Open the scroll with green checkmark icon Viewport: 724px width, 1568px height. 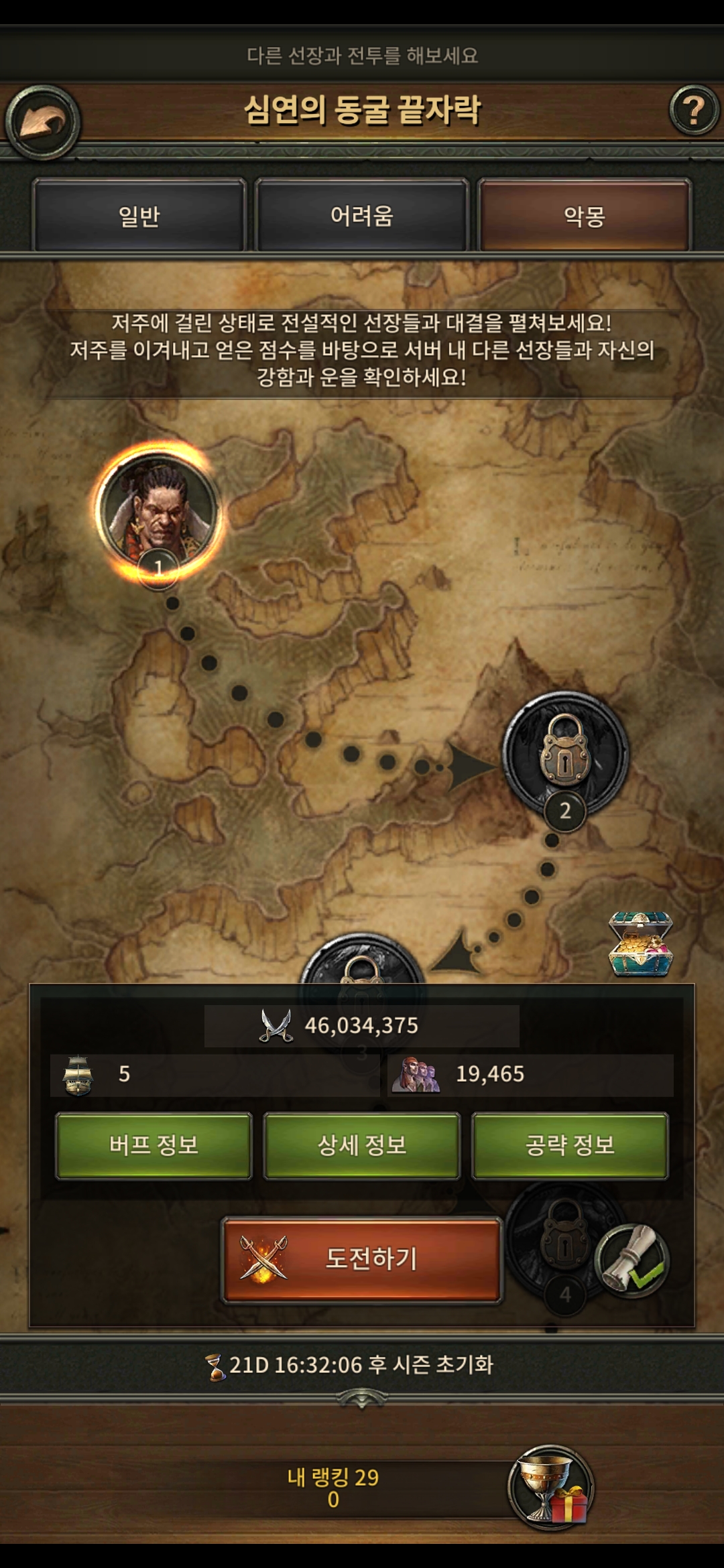tap(632, 1260)
